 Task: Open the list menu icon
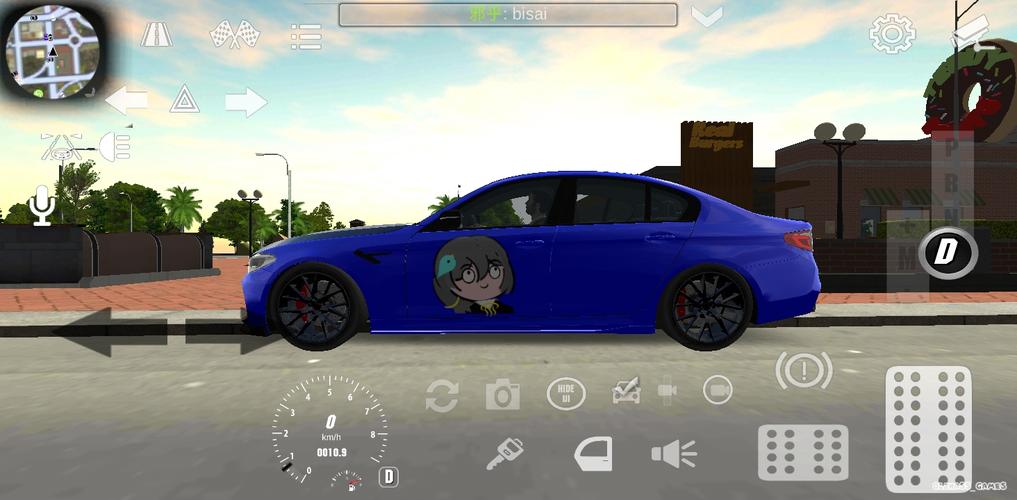click(x=306, y=37)
